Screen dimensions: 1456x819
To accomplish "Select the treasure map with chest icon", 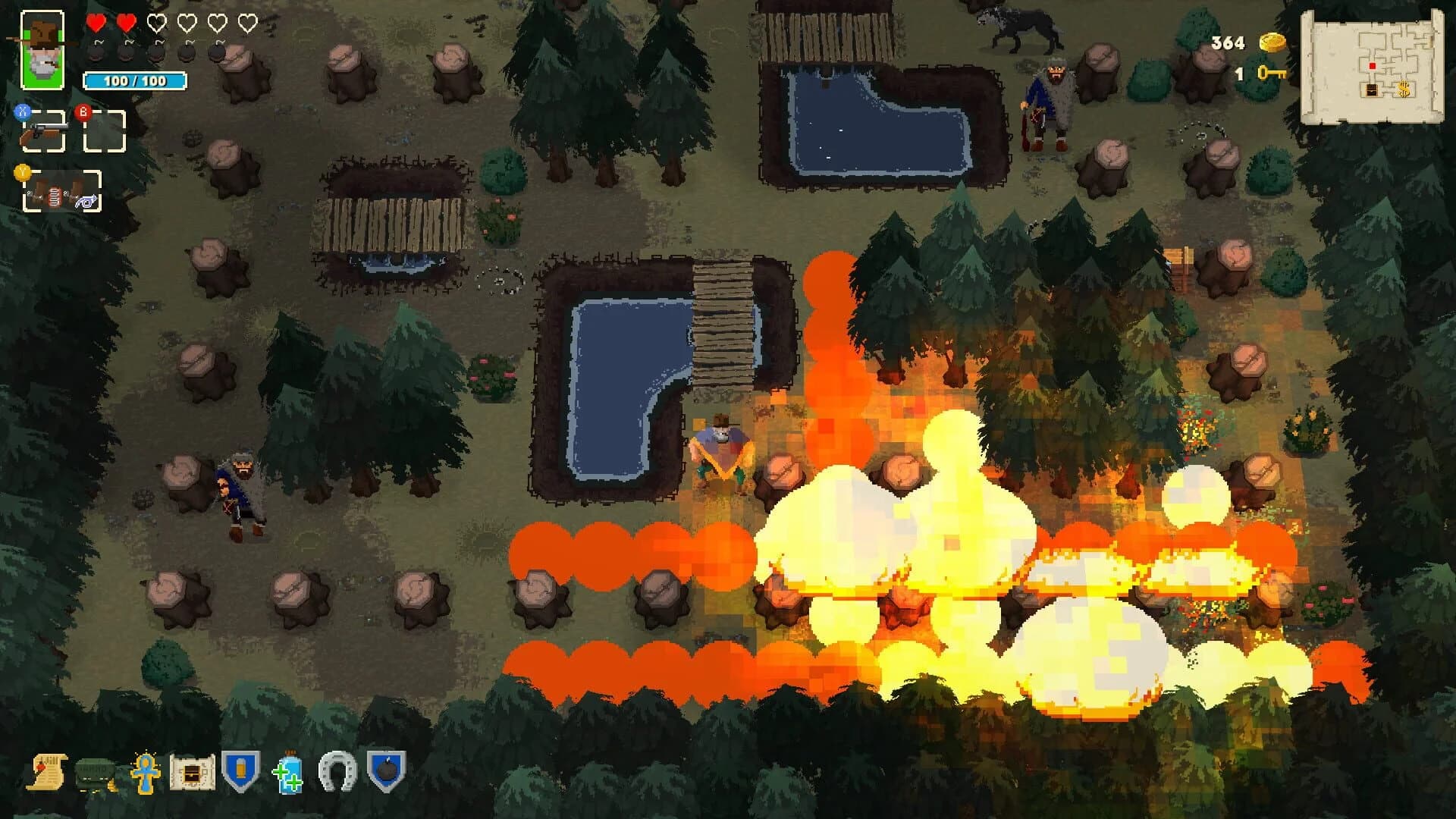I will tap(191, 770).
